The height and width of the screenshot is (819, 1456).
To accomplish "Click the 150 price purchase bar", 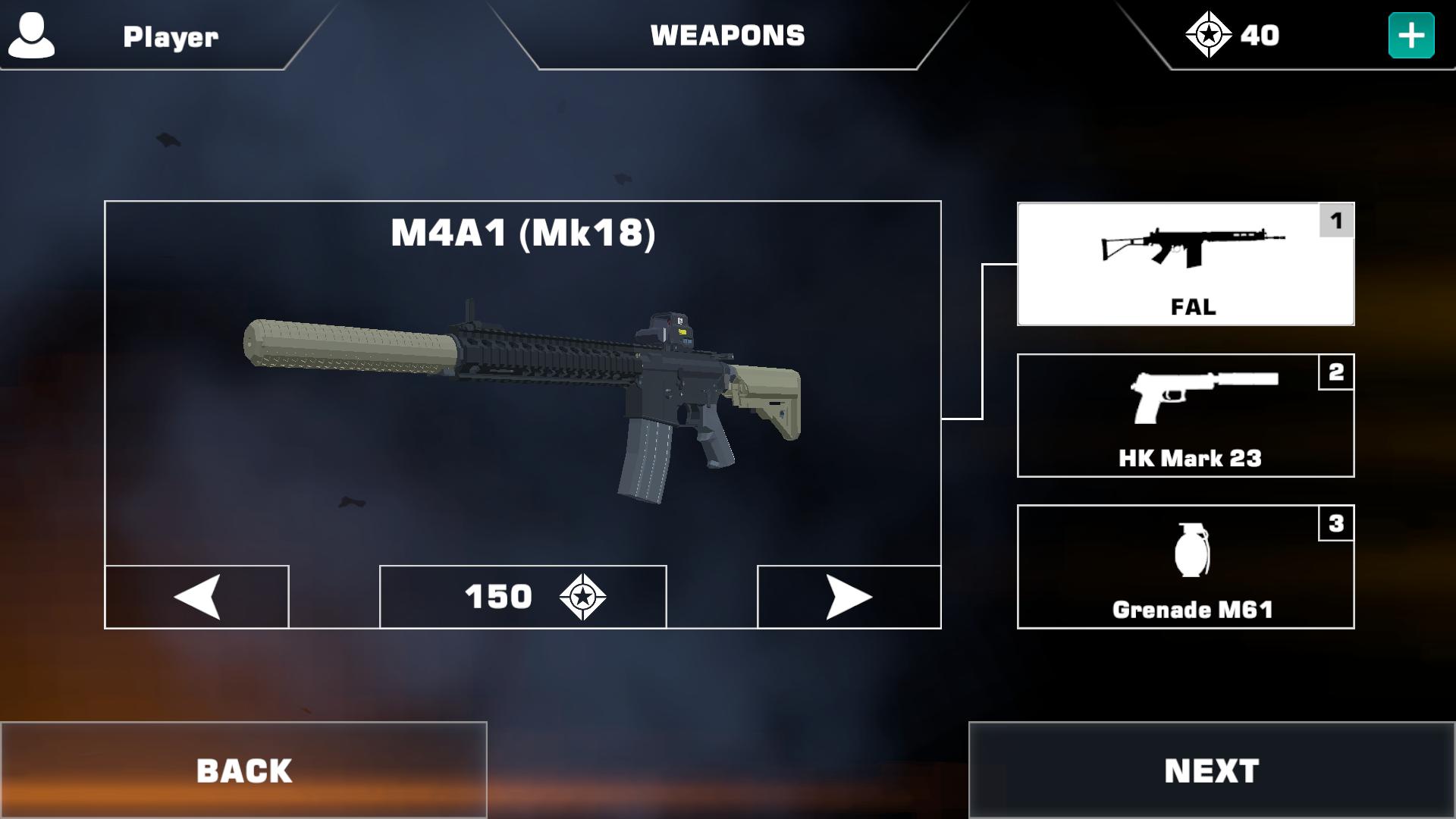I will (523, 597).
